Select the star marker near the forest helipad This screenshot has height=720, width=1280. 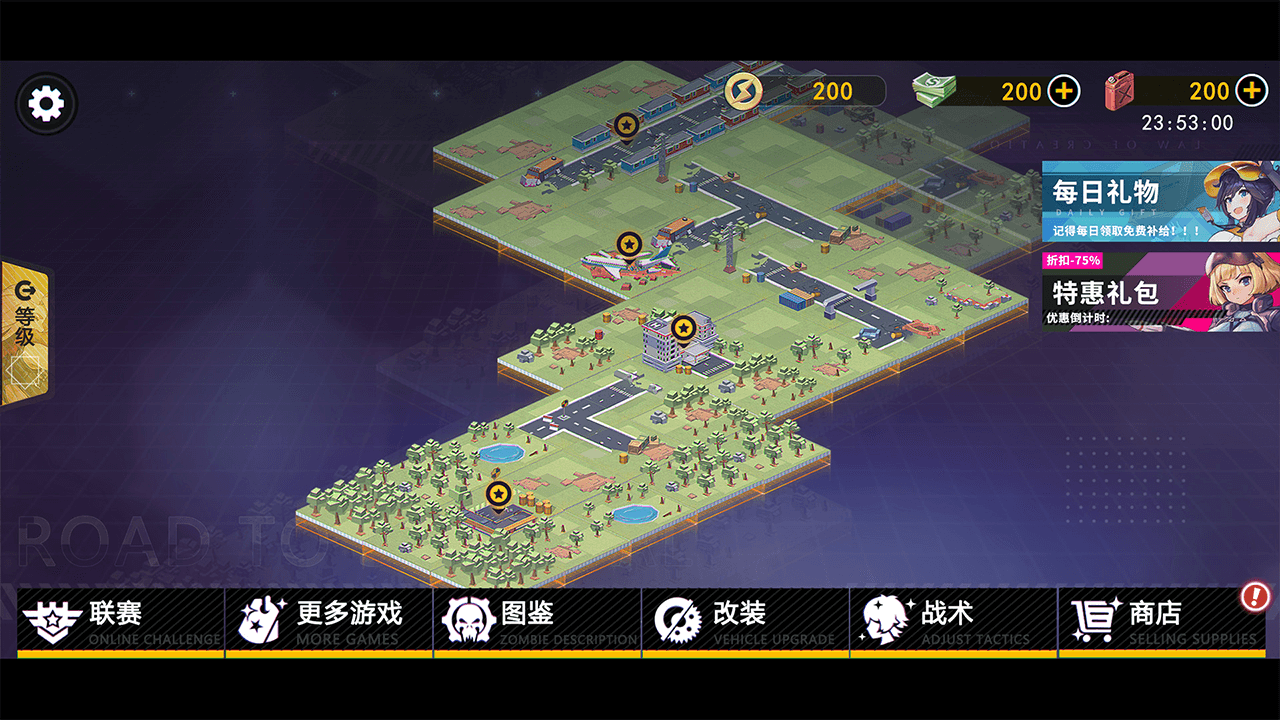coord(497,492)
